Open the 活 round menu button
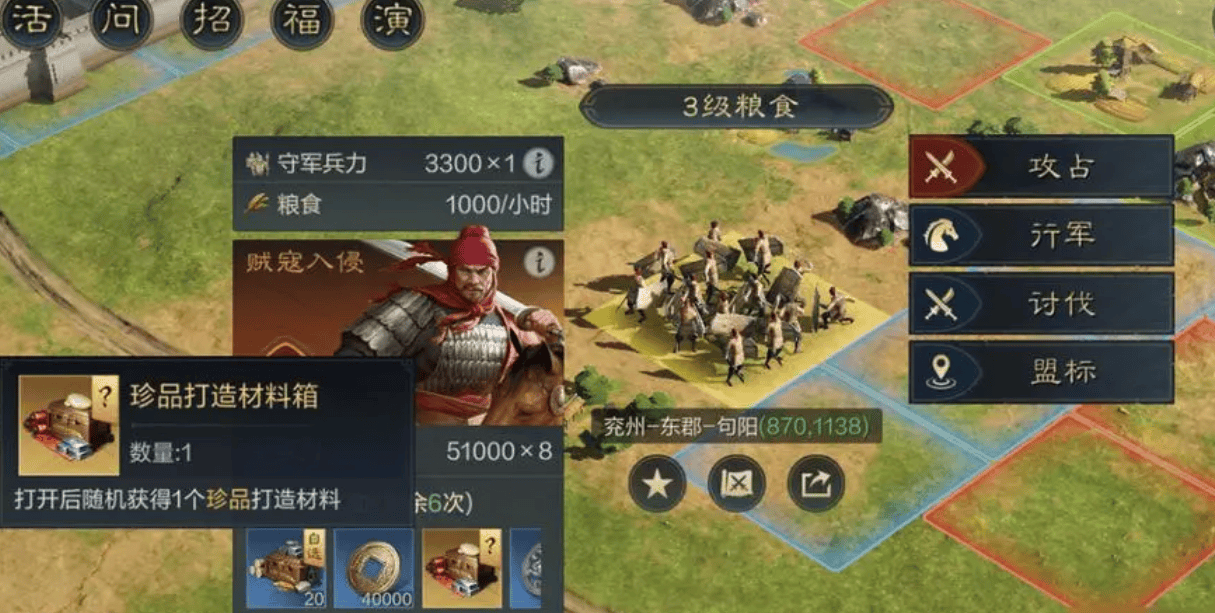Screen dimensions: 1215x613 30,20
